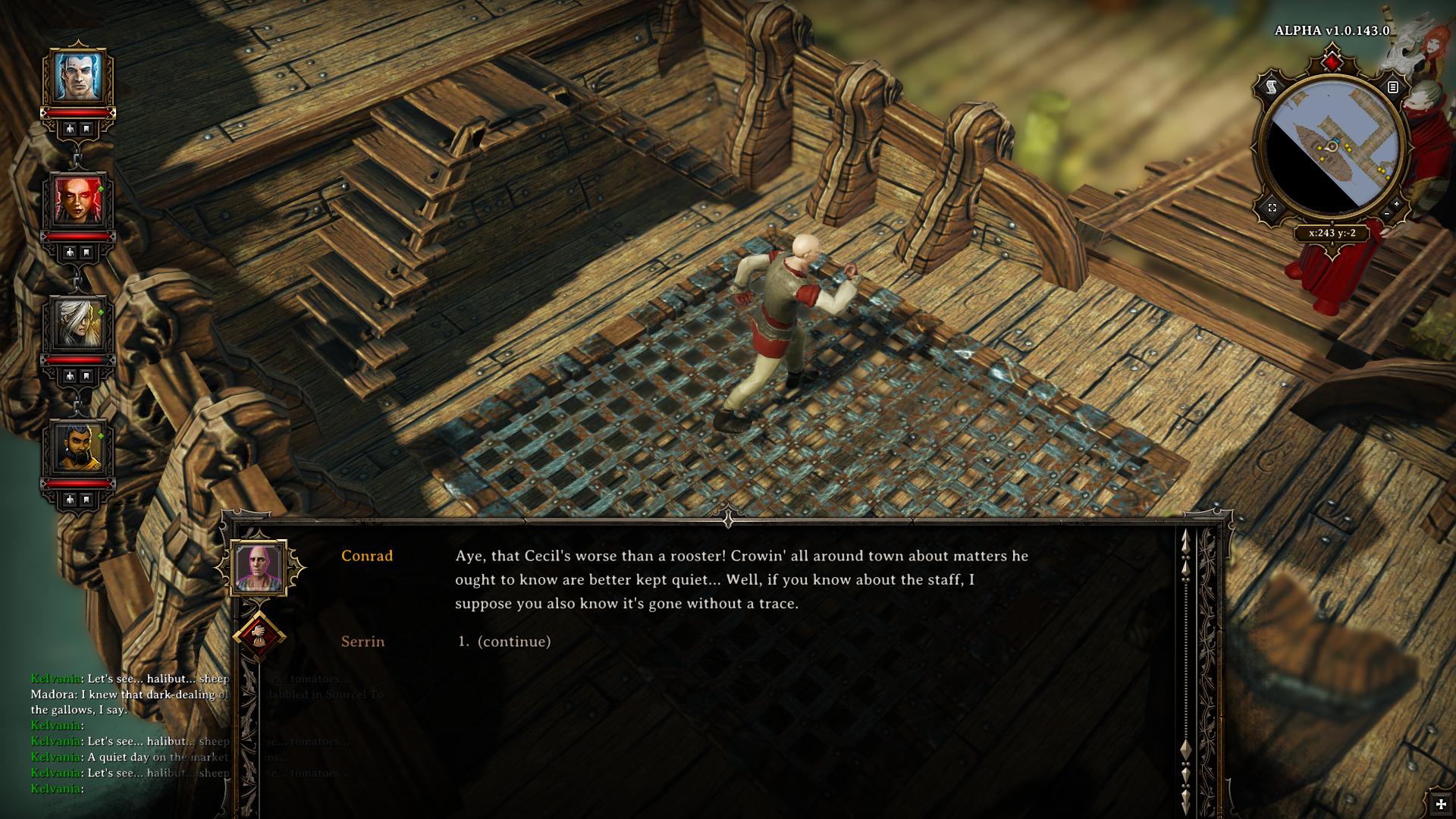This screenshot has width=1456, height=819.
Task: Select the red-haired woman party portrait
Action: point(78,201)
